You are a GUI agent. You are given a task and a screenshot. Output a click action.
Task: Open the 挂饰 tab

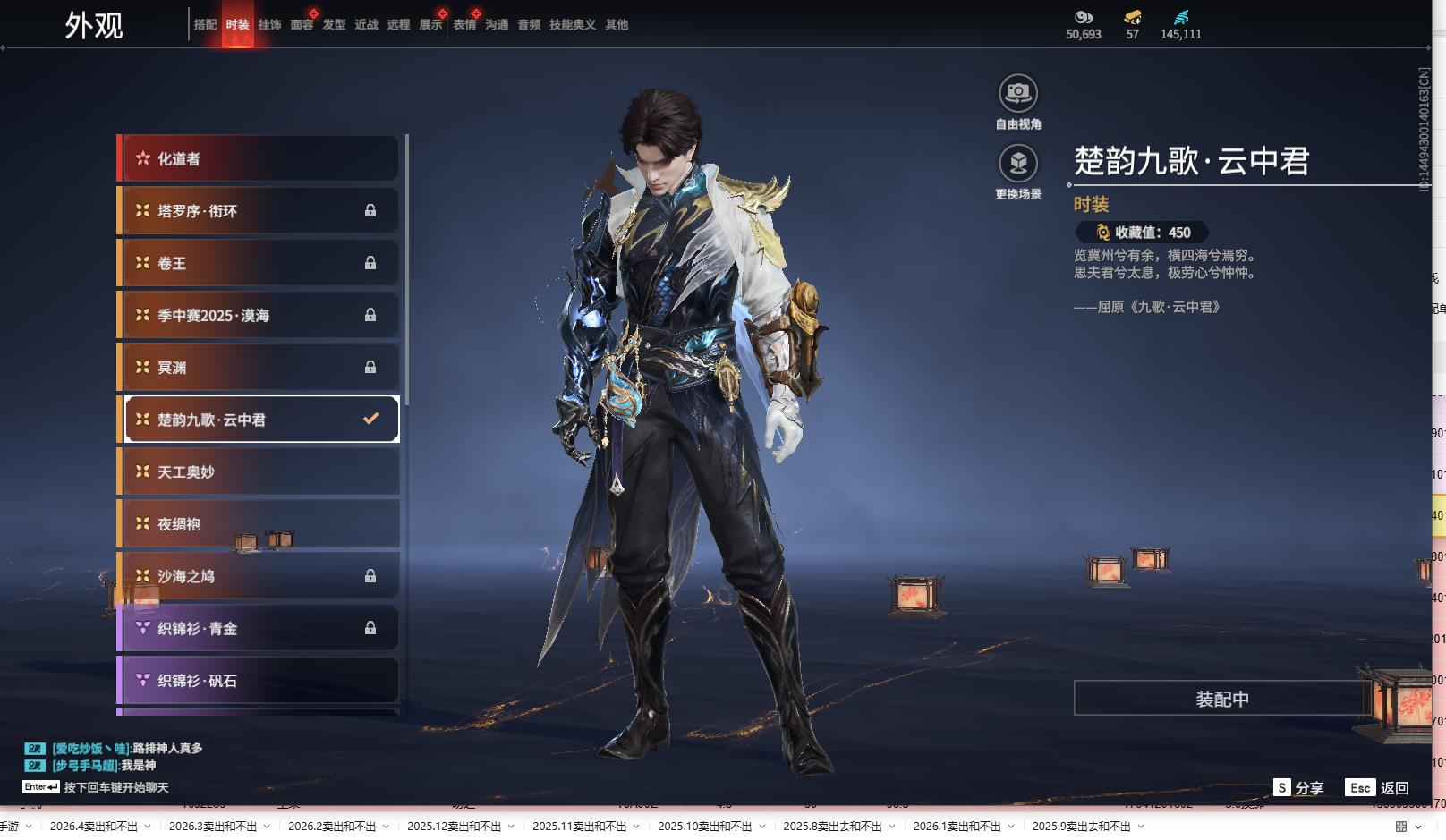pos(269,25)
